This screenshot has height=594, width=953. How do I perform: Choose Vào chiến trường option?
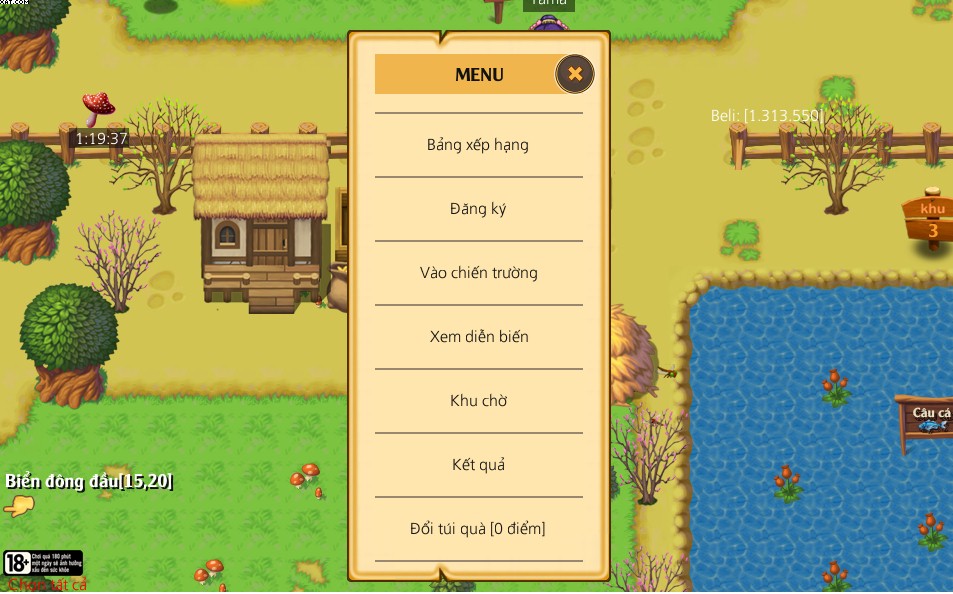pos(478,273)
